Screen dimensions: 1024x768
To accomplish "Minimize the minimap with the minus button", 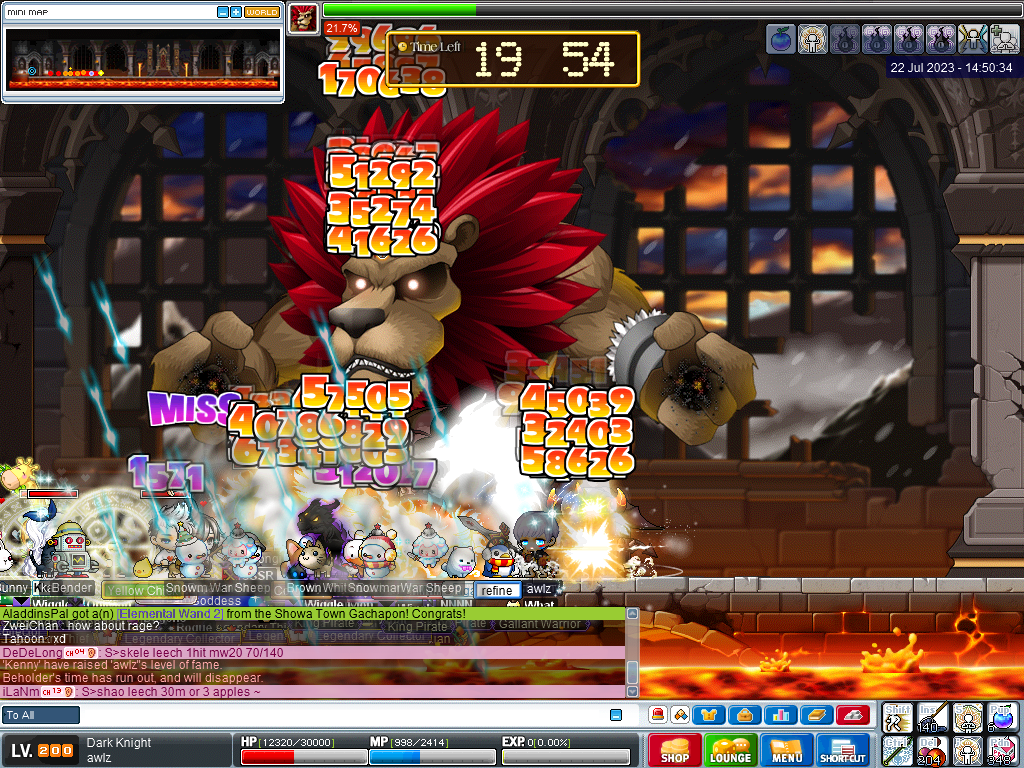I will point(222,12).
